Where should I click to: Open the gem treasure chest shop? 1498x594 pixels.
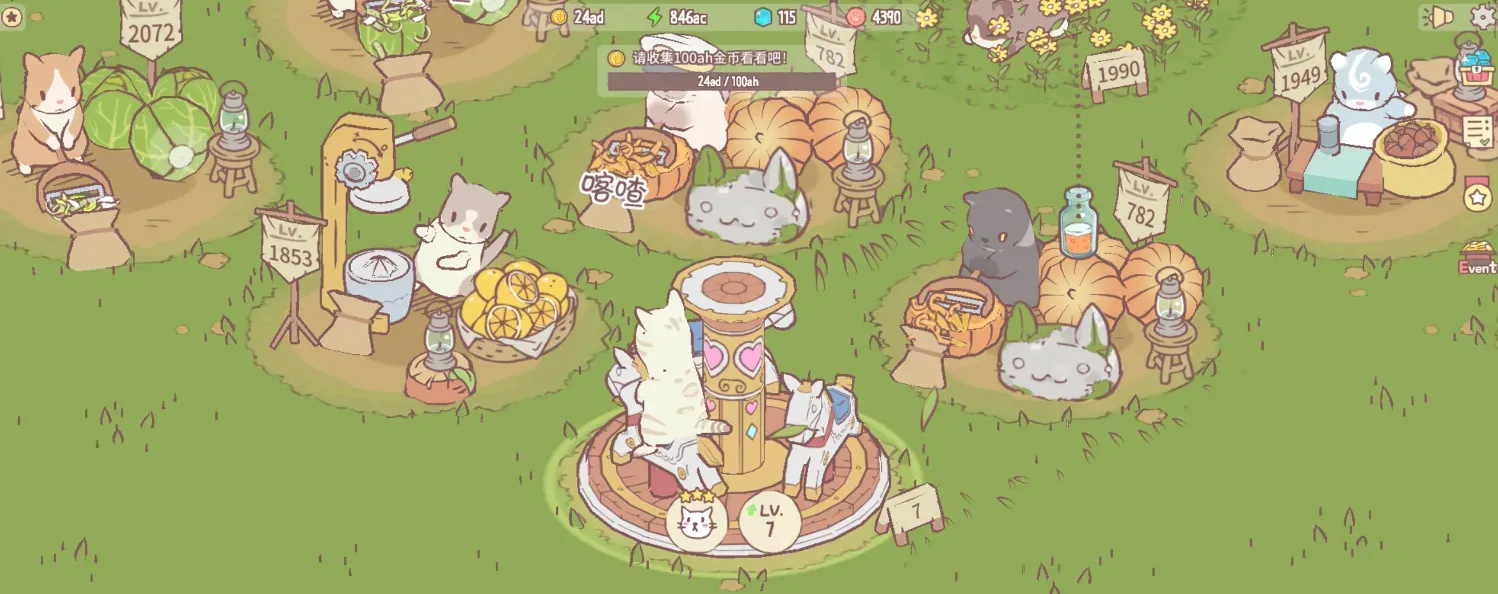coord(1476,70)
